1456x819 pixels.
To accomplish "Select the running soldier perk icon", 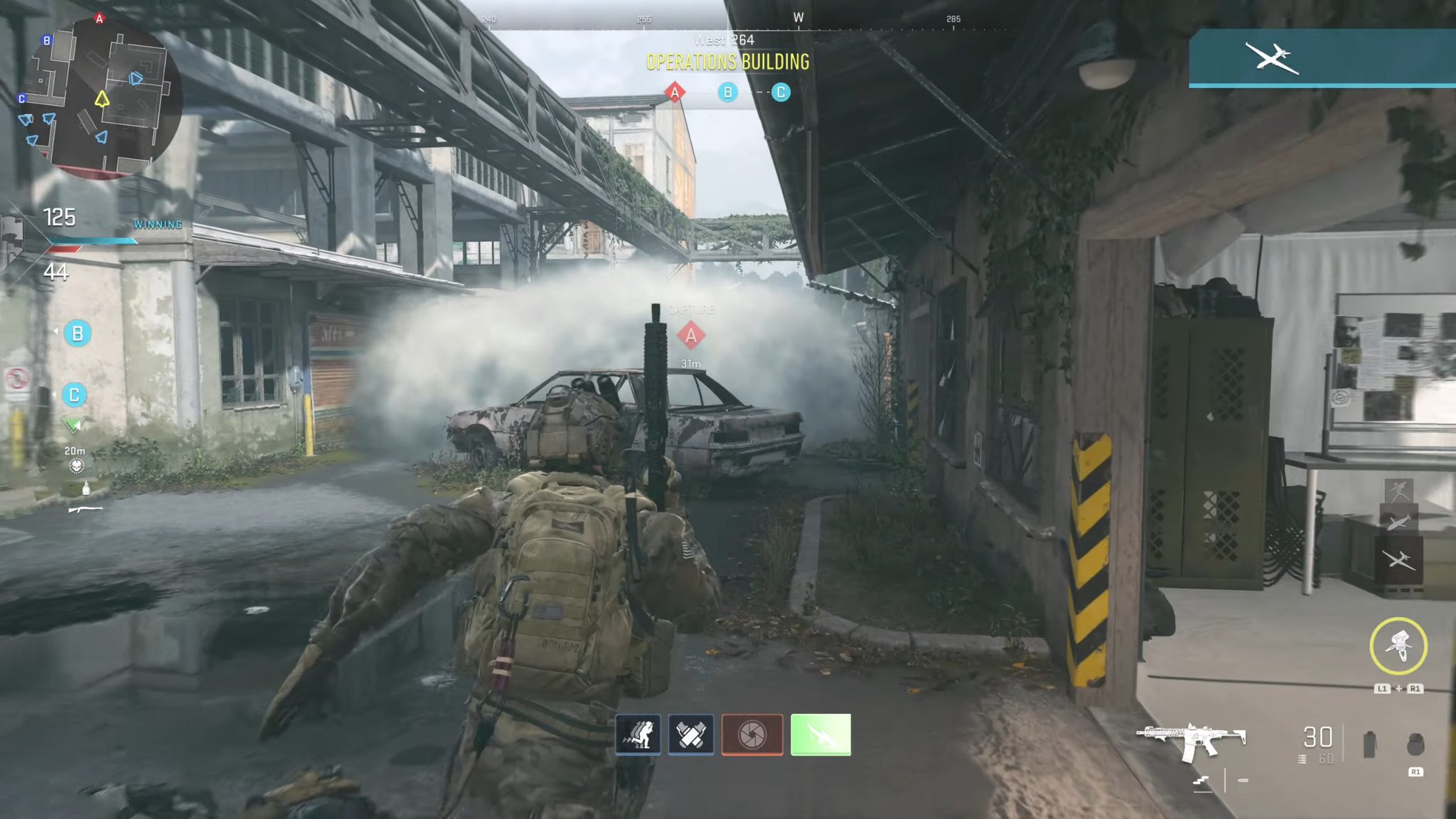I will [x=638, y=734].
